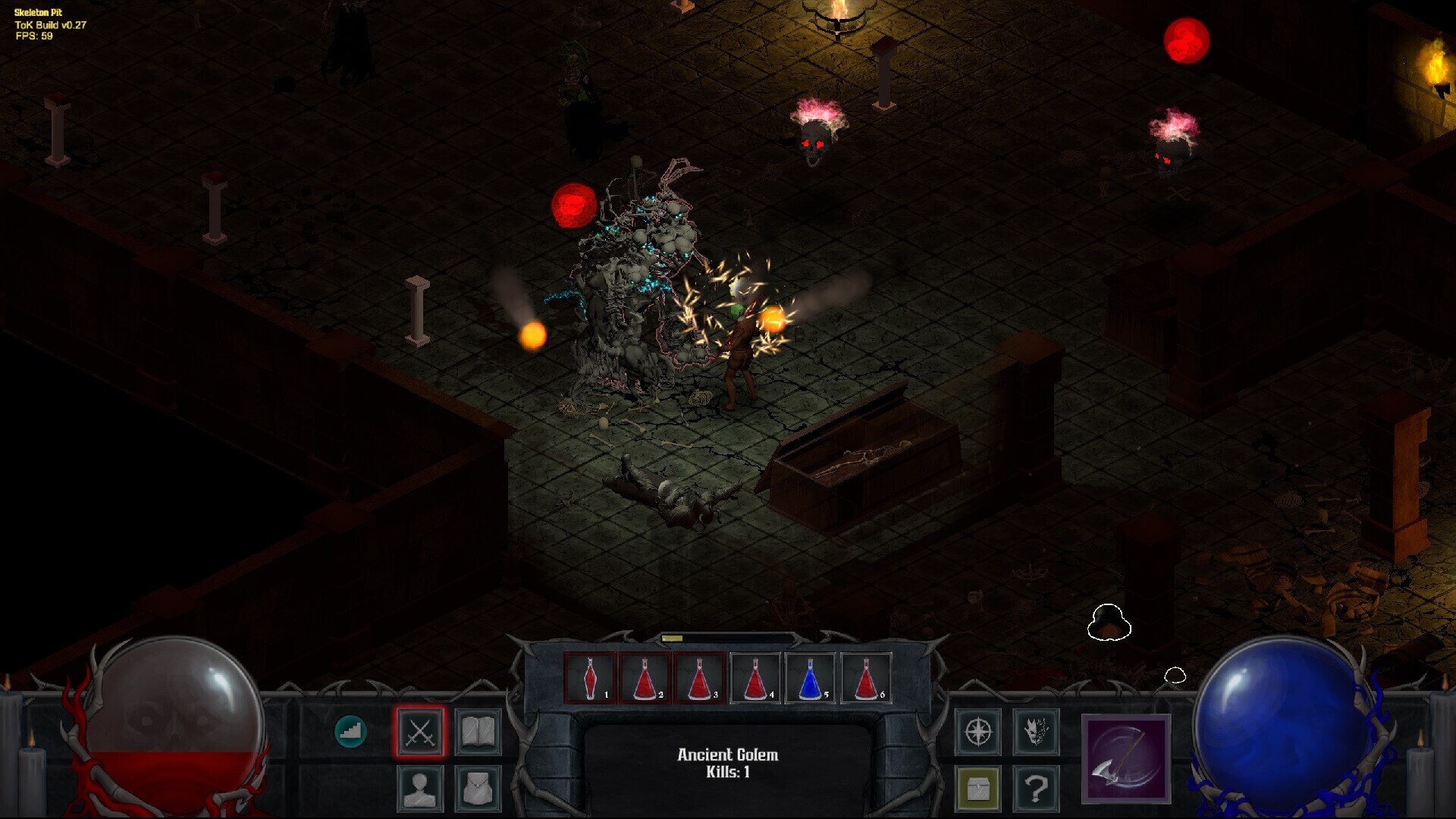Open help with the question mark button
The image size is (1456, 819).
tap(1036, 789)
